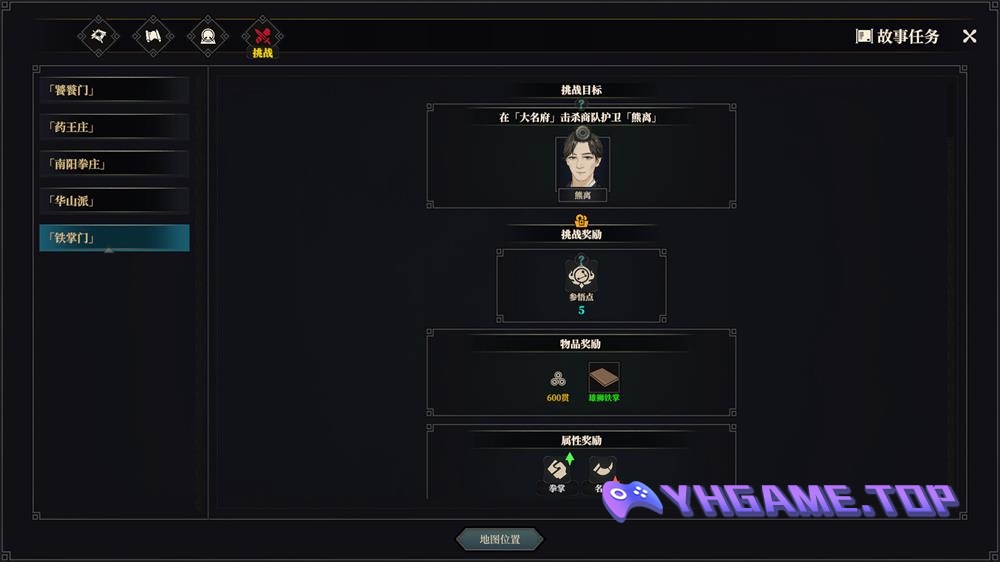
Task: View the 熊离 target portrait
Action: click(582, 163)
